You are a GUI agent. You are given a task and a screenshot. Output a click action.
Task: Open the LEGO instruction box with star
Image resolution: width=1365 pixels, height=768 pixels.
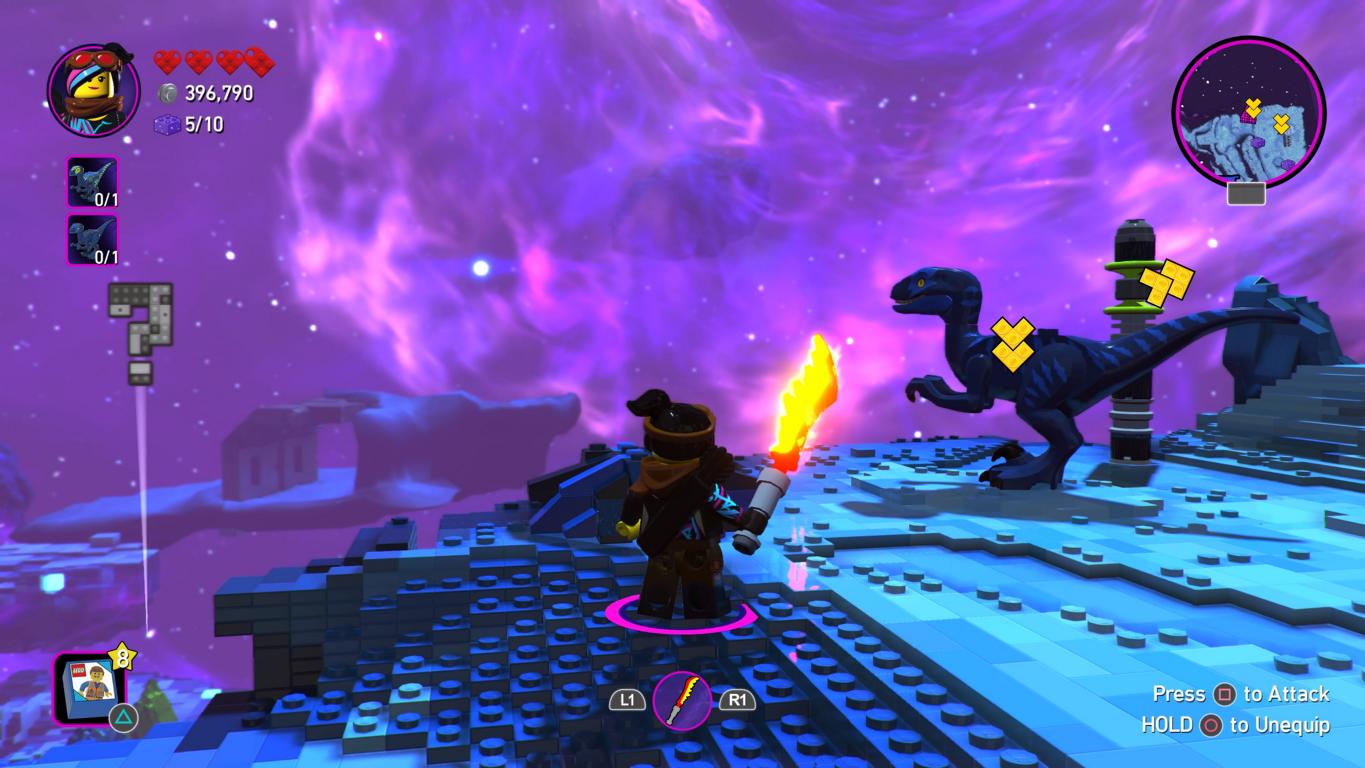click(x=90, y=687)
